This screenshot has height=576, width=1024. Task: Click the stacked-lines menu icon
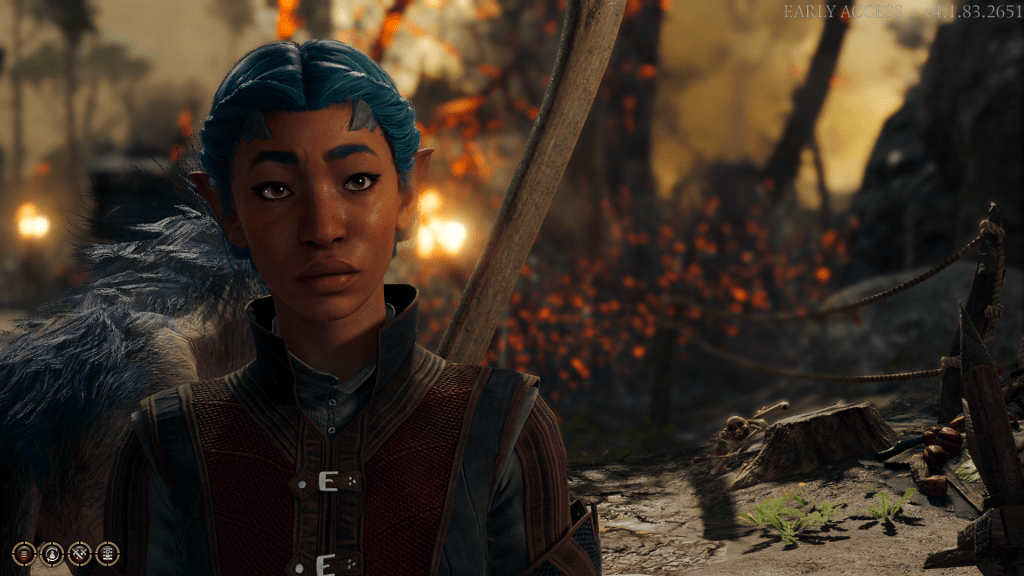coord(23,553)
